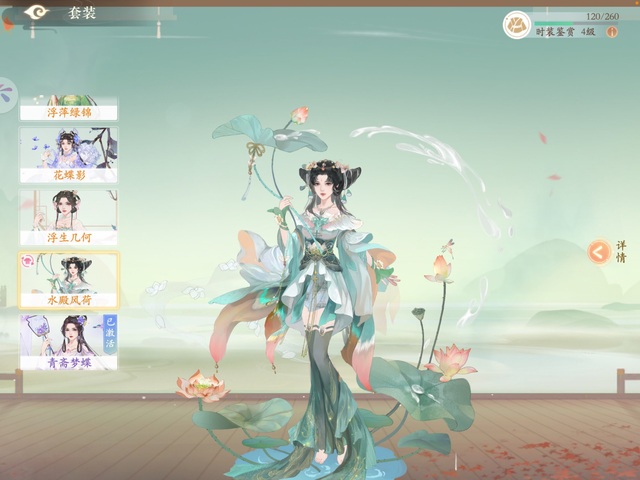
Task: Preview the 浮生几何 outfit set
Action: tap(68, 217)
